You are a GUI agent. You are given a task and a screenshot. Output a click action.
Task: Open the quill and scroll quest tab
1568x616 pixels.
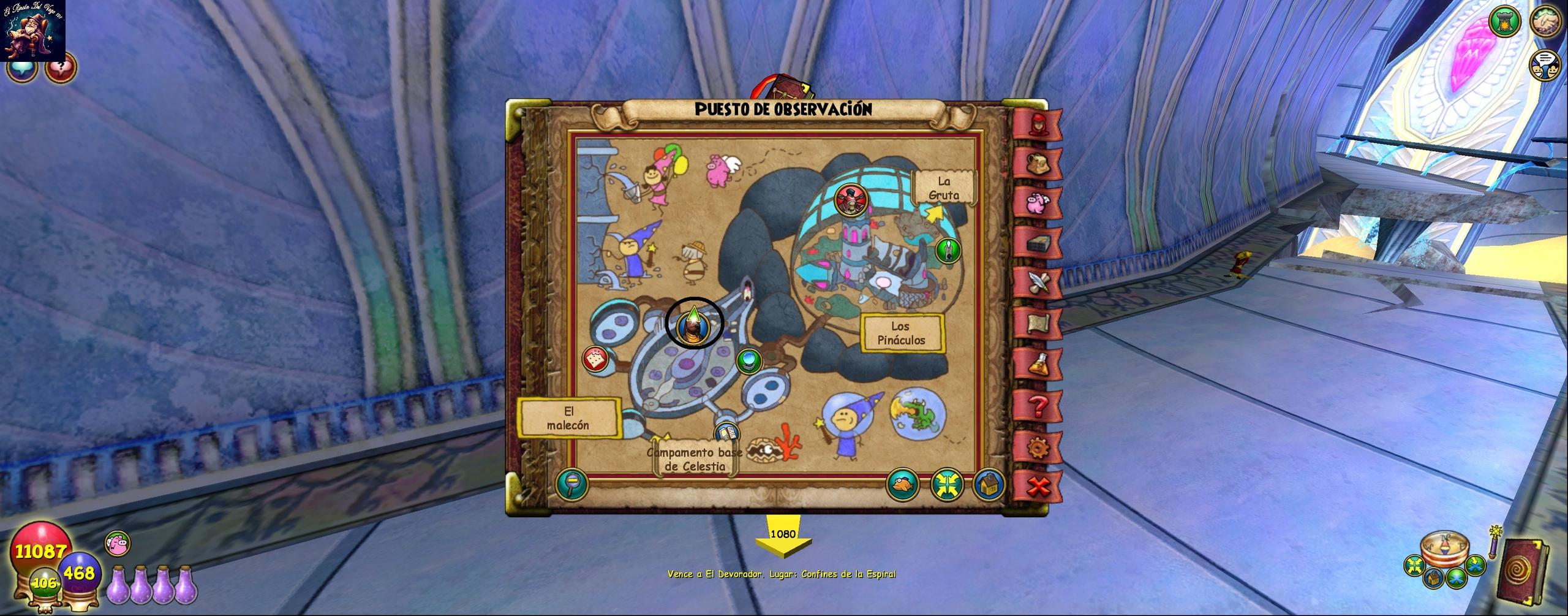1038,283
